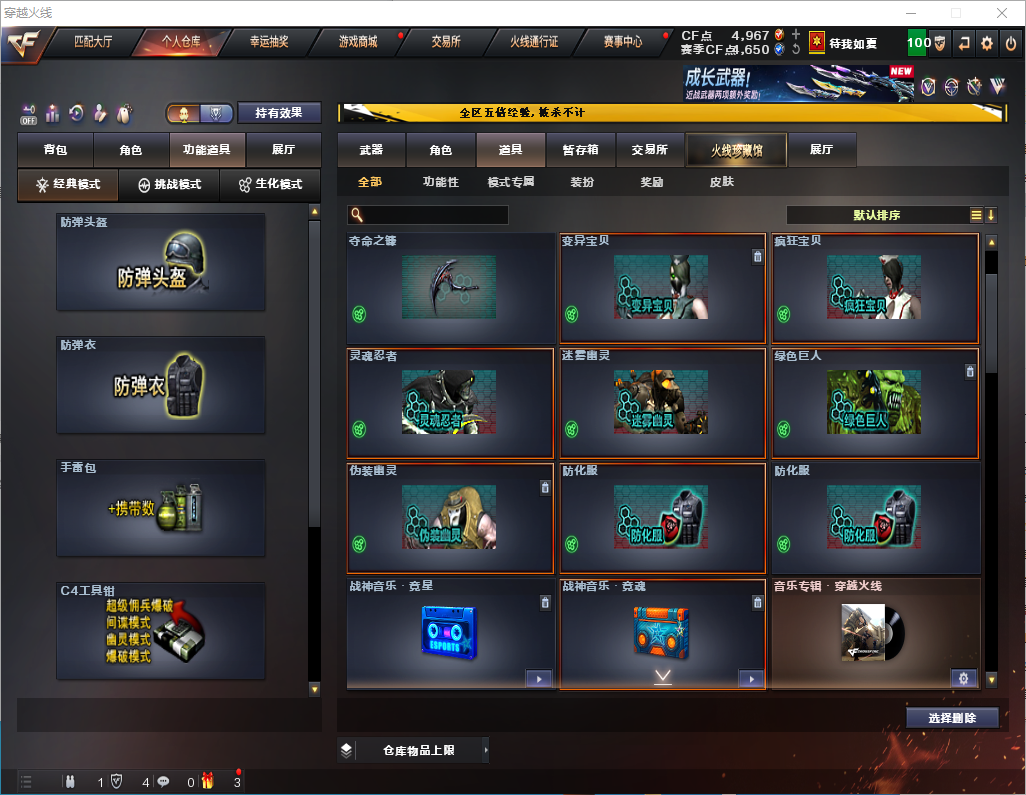Switch to 挑战模式 mode tab
Image resolution: width=1026 pixels, height=795 pixels.
pyautogui.click(x=169, y=185)
